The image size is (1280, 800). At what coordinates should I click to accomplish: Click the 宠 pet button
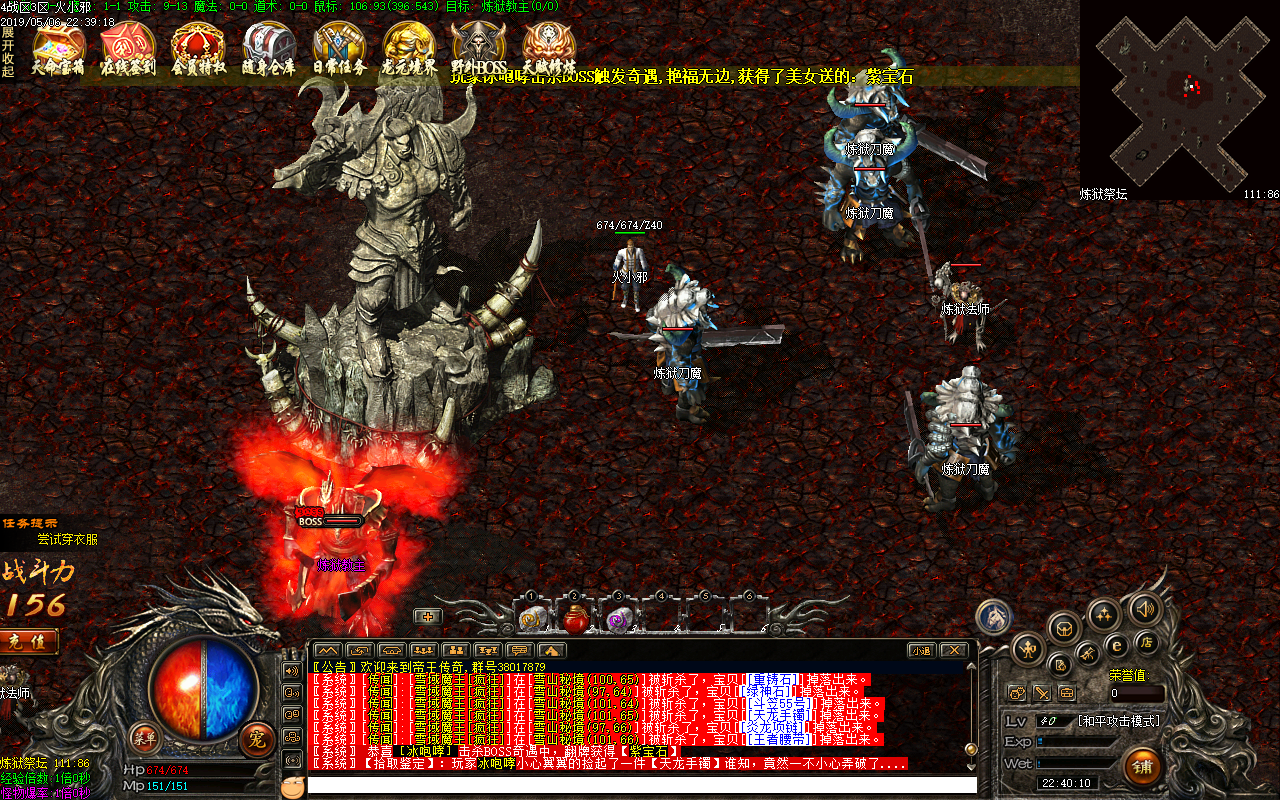tap(257, 739)
